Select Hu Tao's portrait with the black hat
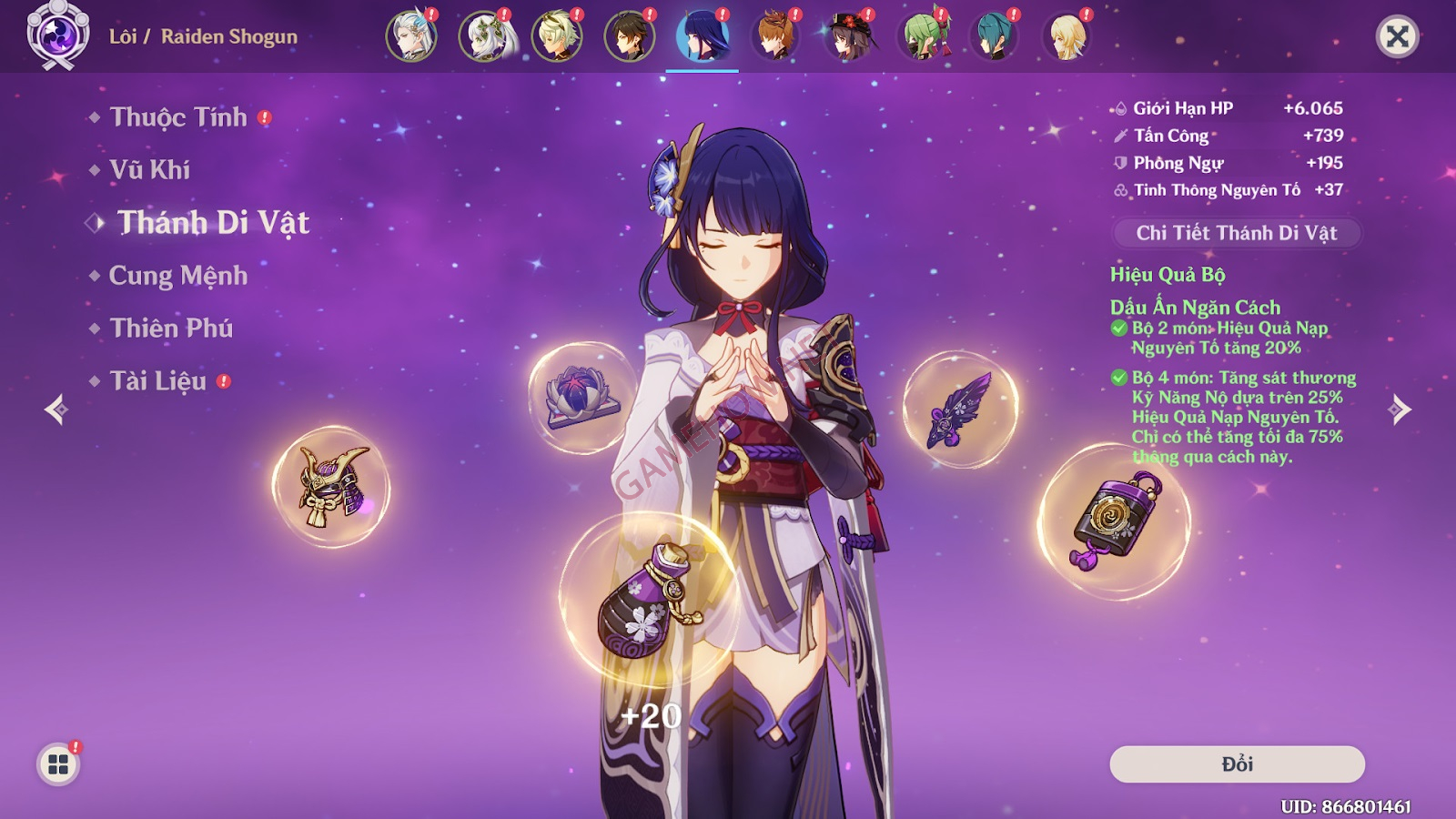The height and width of the screenshot is (819, 1456). (848, 37)
